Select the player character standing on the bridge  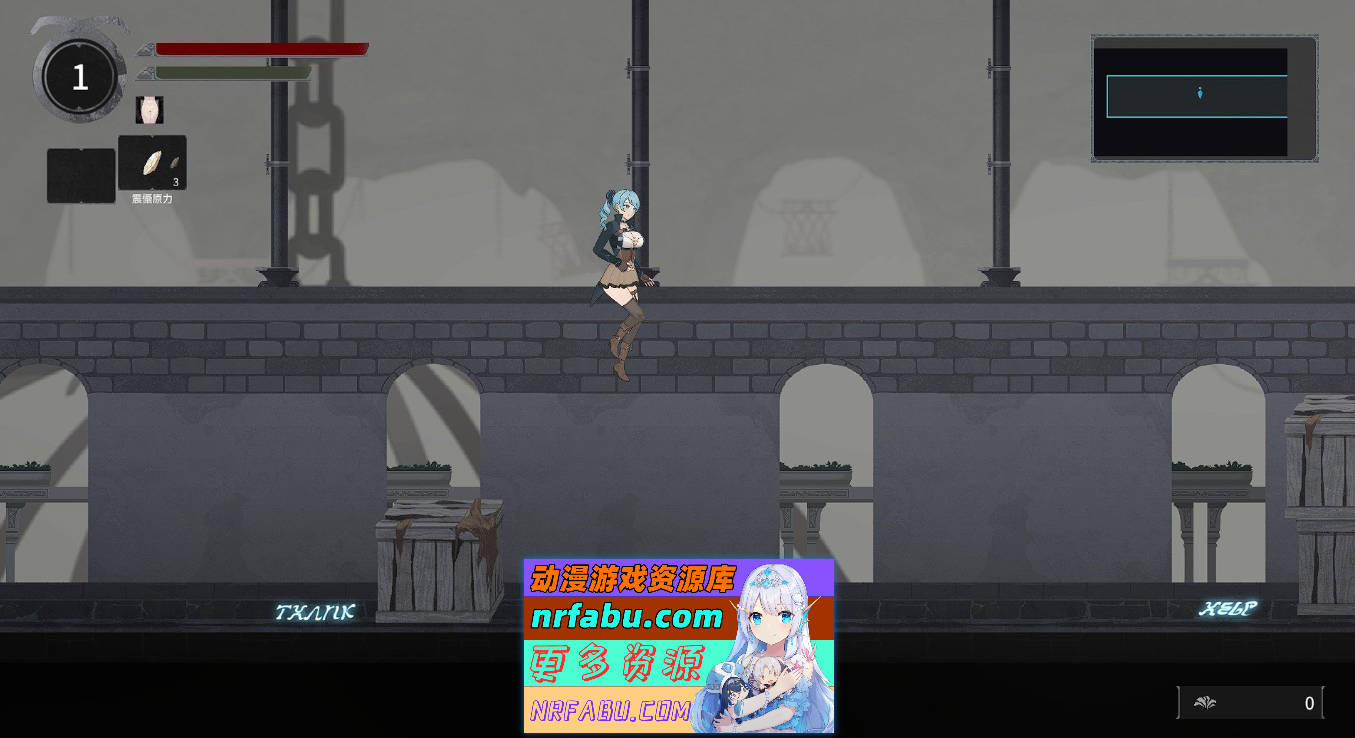622,280
